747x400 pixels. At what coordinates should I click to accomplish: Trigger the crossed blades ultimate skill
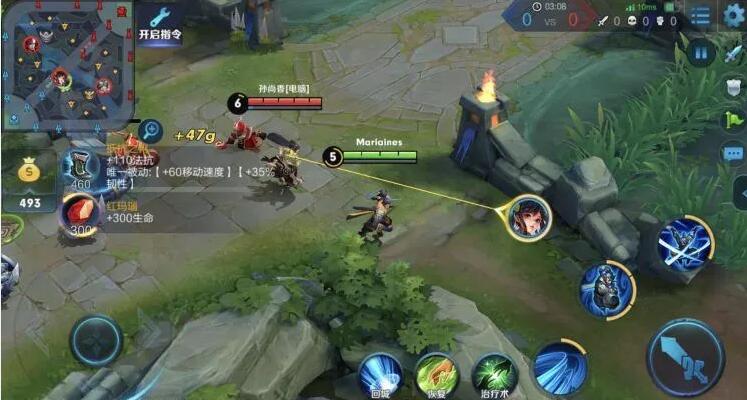point(685,243)
